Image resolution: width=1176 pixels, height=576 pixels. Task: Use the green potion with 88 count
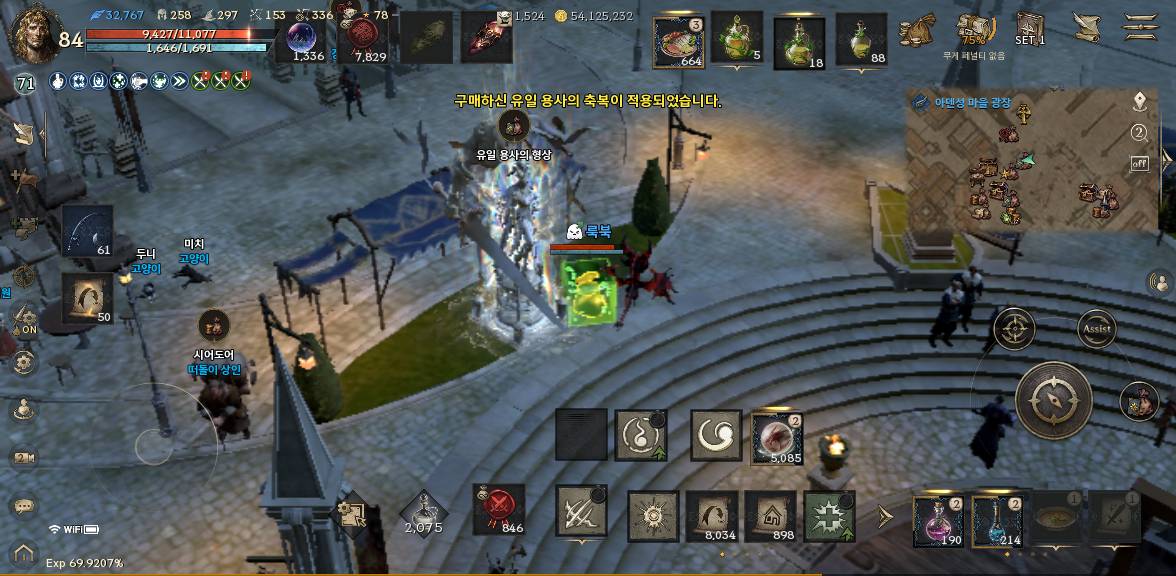click(861, 40)
